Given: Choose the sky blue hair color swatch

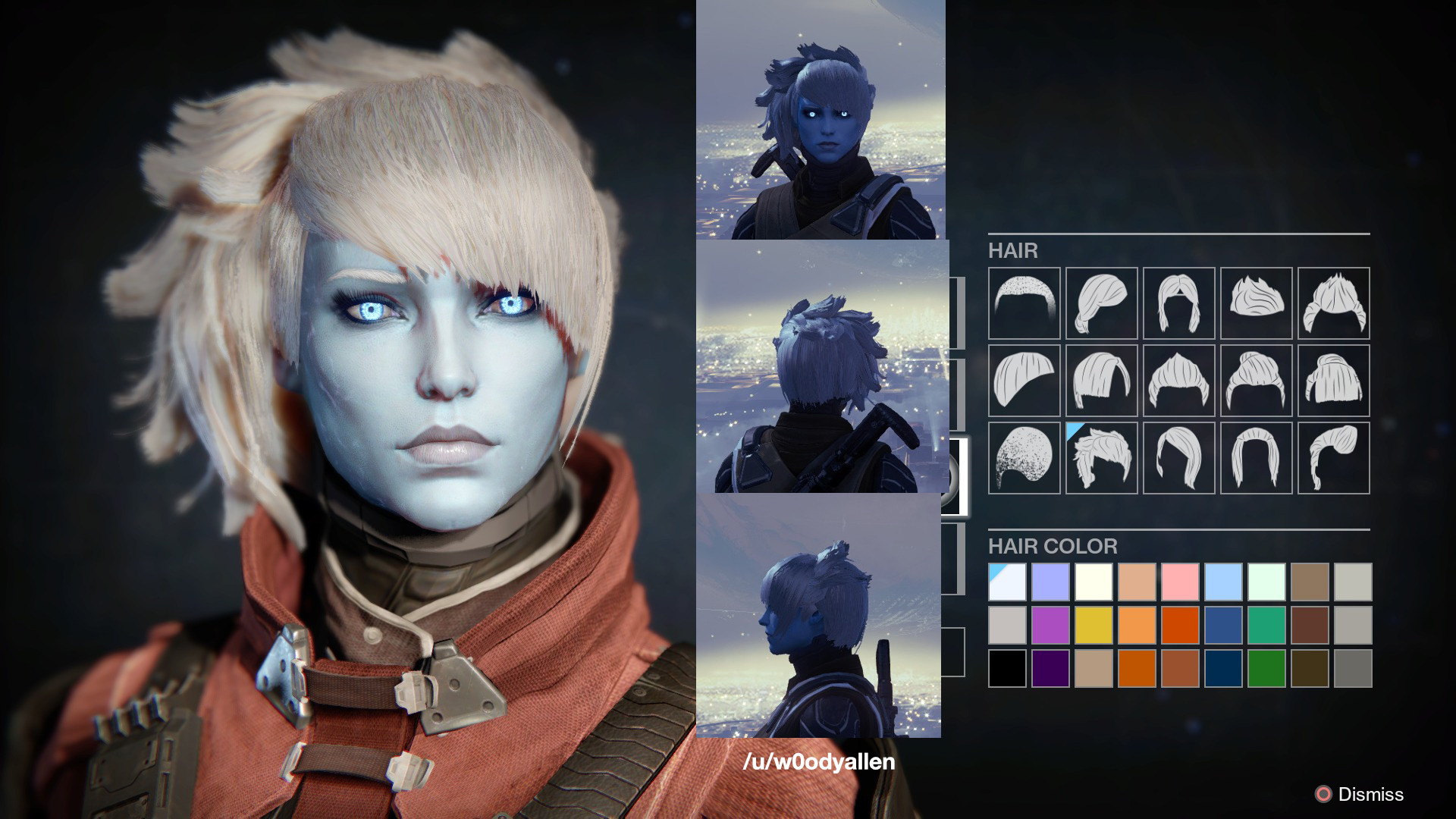Looking at the screenshot, I should coord(1223,582).
